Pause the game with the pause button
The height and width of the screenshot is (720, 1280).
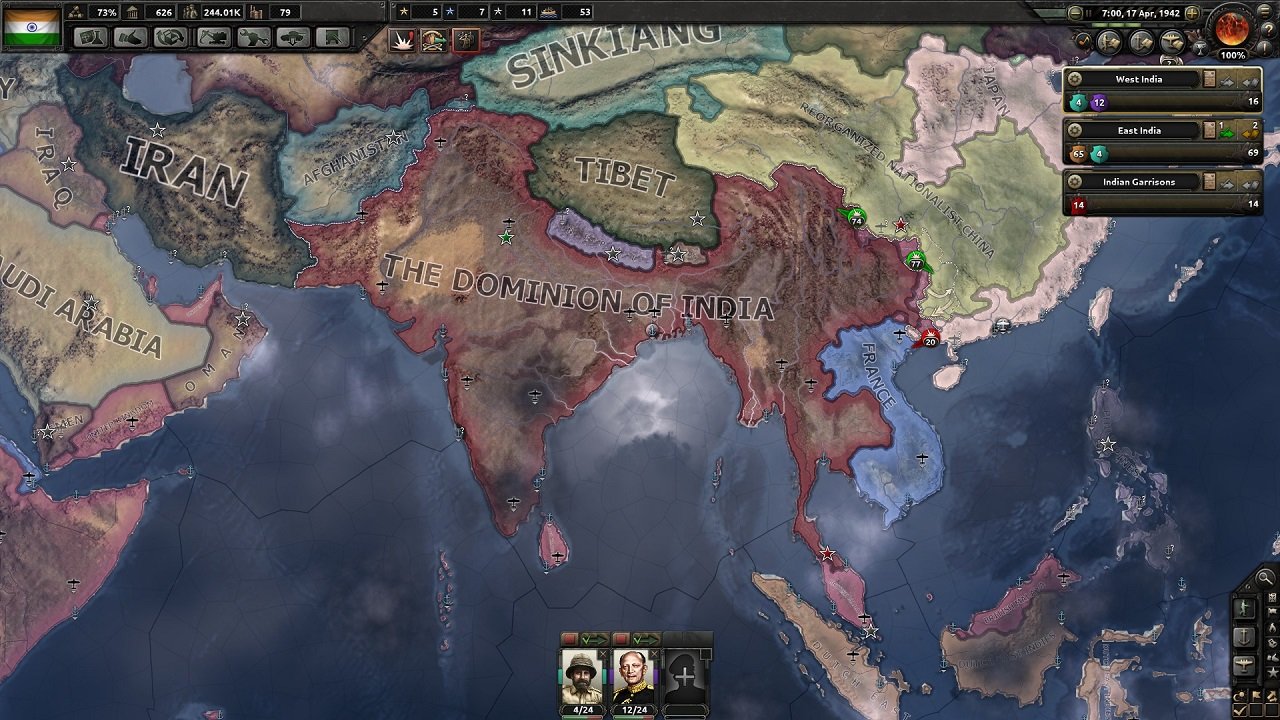pos(1088,13)
